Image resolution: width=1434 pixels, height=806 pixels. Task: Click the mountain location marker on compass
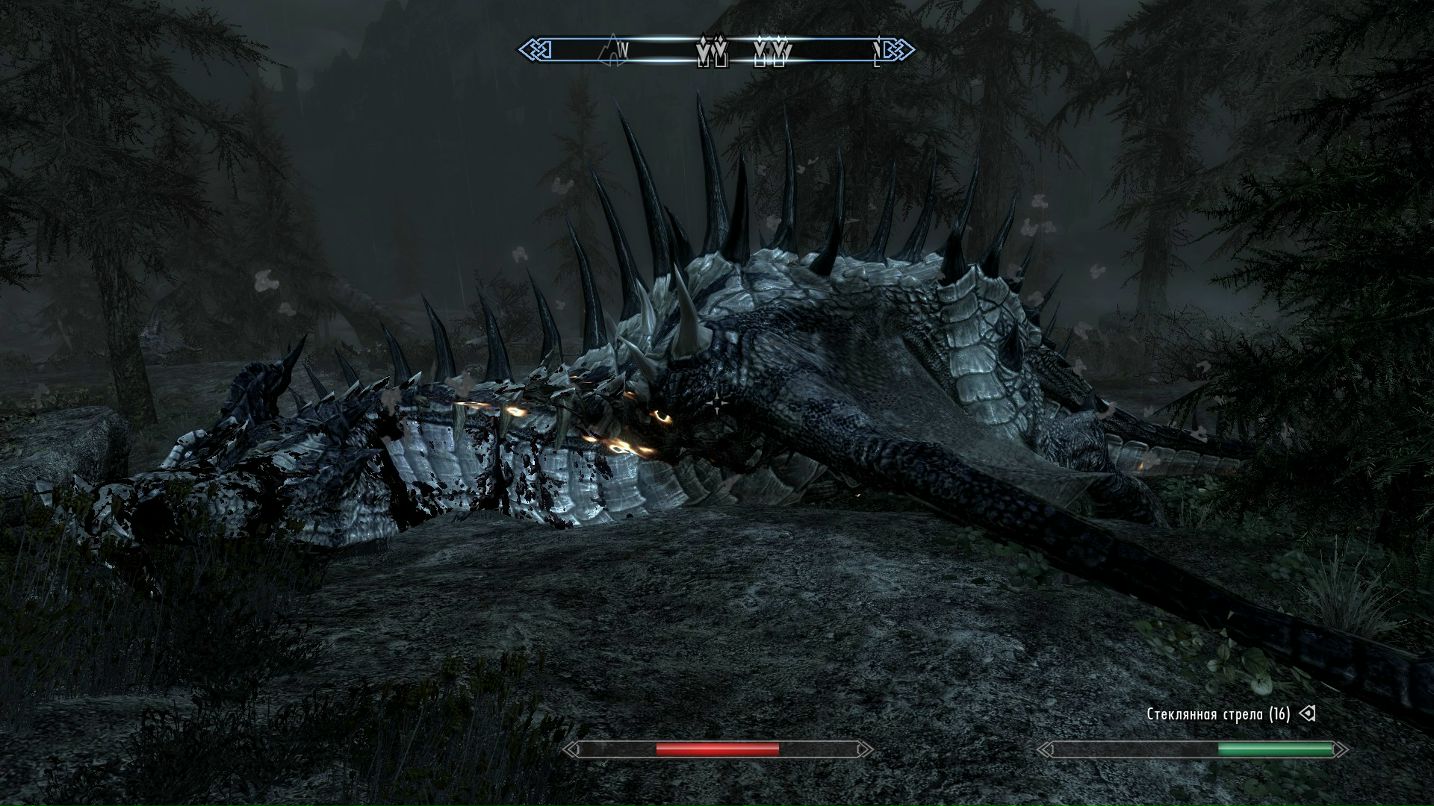coord(610,47)
